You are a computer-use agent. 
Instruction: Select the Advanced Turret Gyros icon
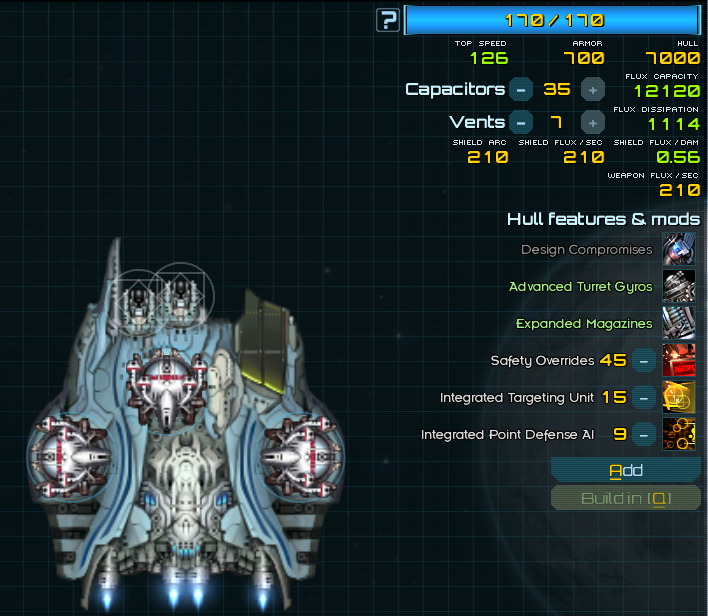(679, 286)
